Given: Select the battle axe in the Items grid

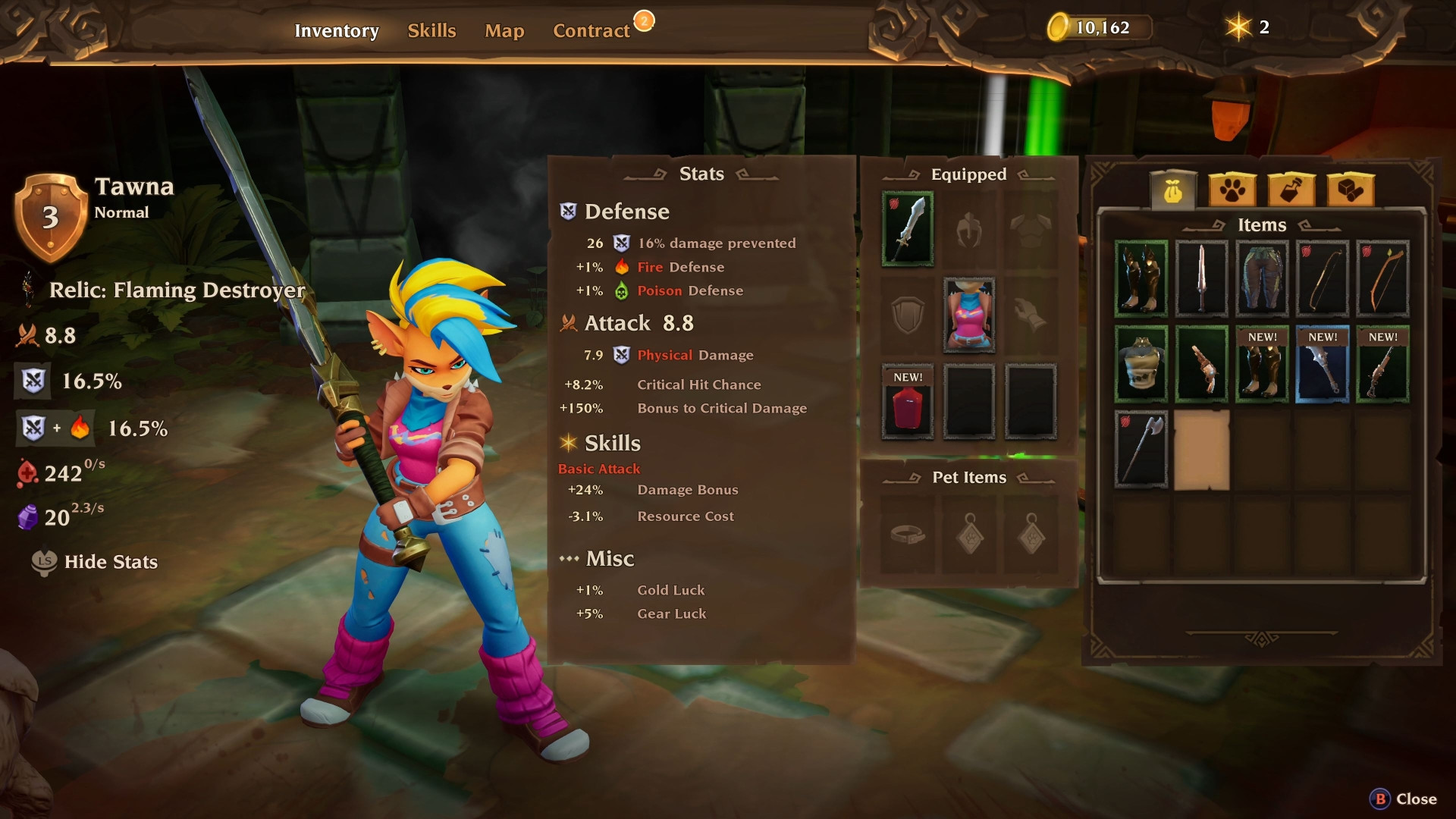Looking at the screenshot, I should [1141, 450].
